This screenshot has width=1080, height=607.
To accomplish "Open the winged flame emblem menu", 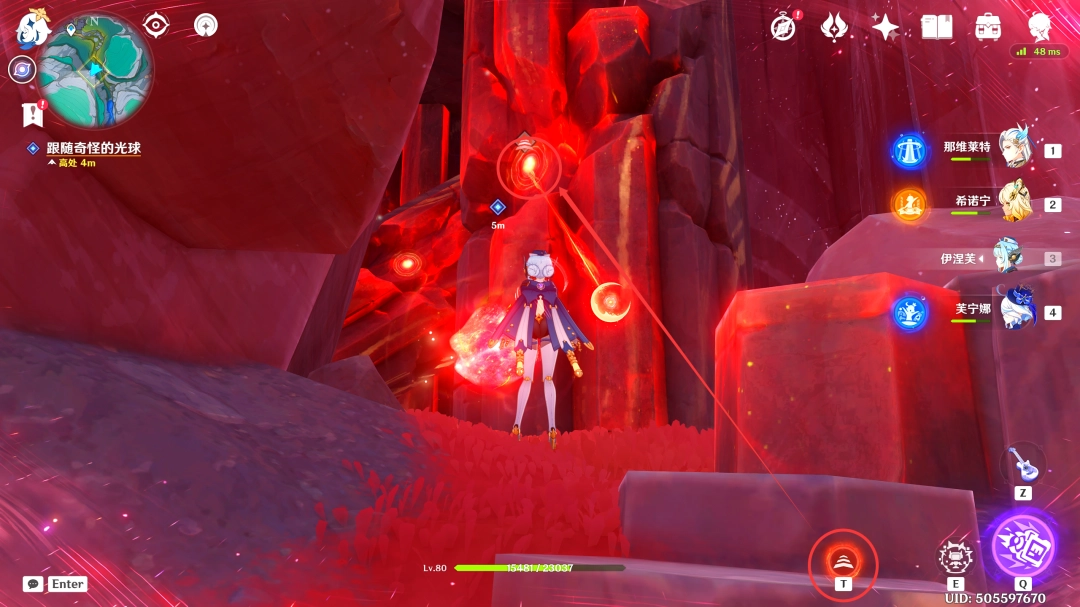I will click(834, 27).
